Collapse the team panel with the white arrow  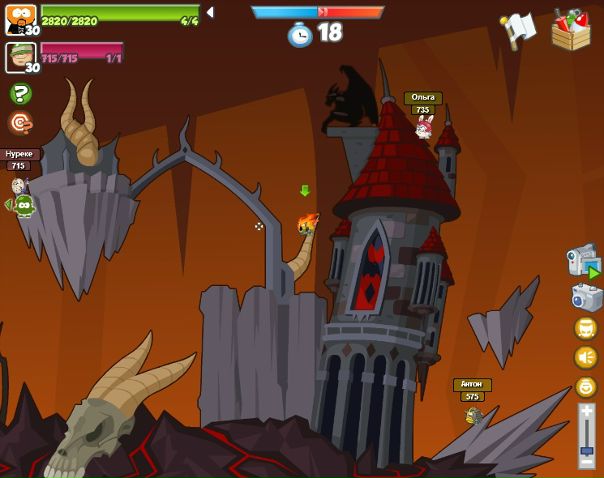click(209, 13)
